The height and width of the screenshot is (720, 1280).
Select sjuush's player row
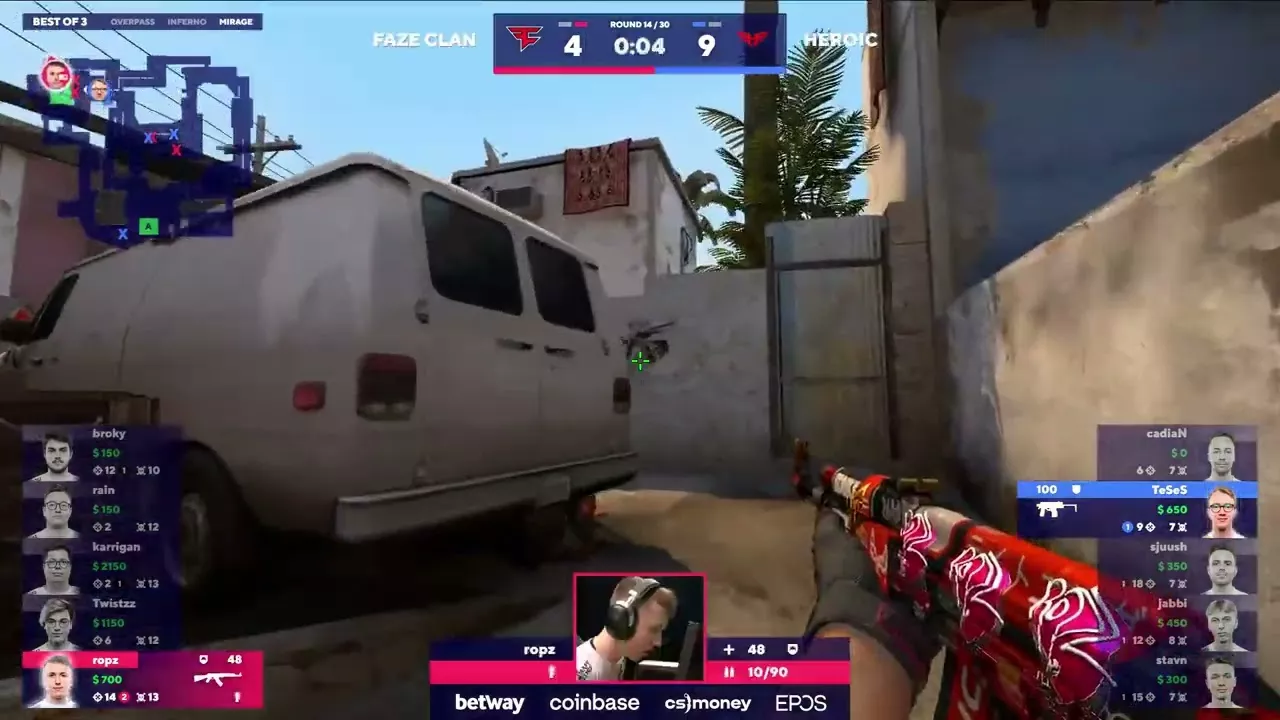pos(1177,565)
